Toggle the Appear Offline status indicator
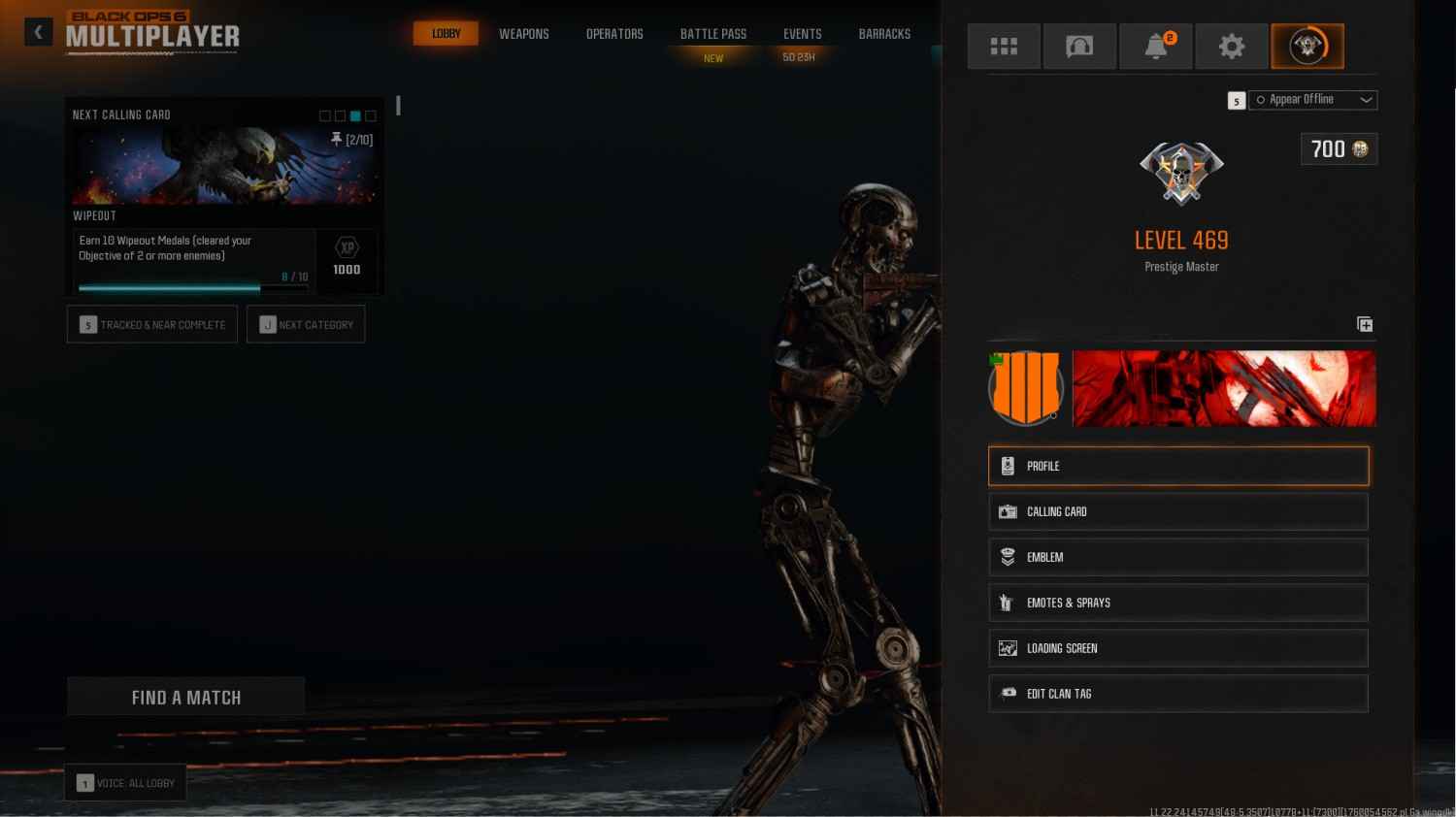This screenshot has height=817, width=1456. 1262,99
